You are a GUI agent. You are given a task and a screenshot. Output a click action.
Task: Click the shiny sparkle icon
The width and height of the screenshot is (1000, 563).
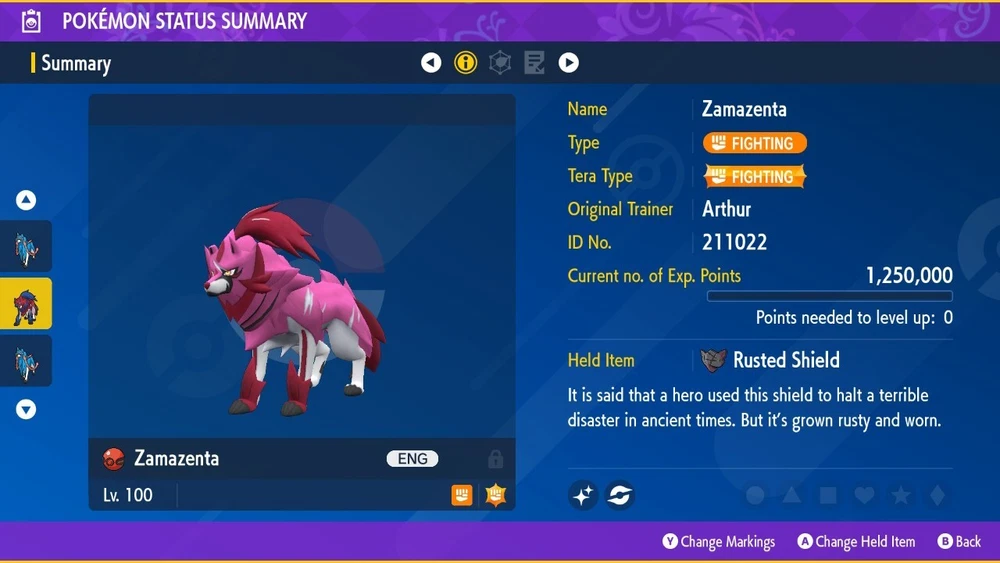(x=584, y=494)
